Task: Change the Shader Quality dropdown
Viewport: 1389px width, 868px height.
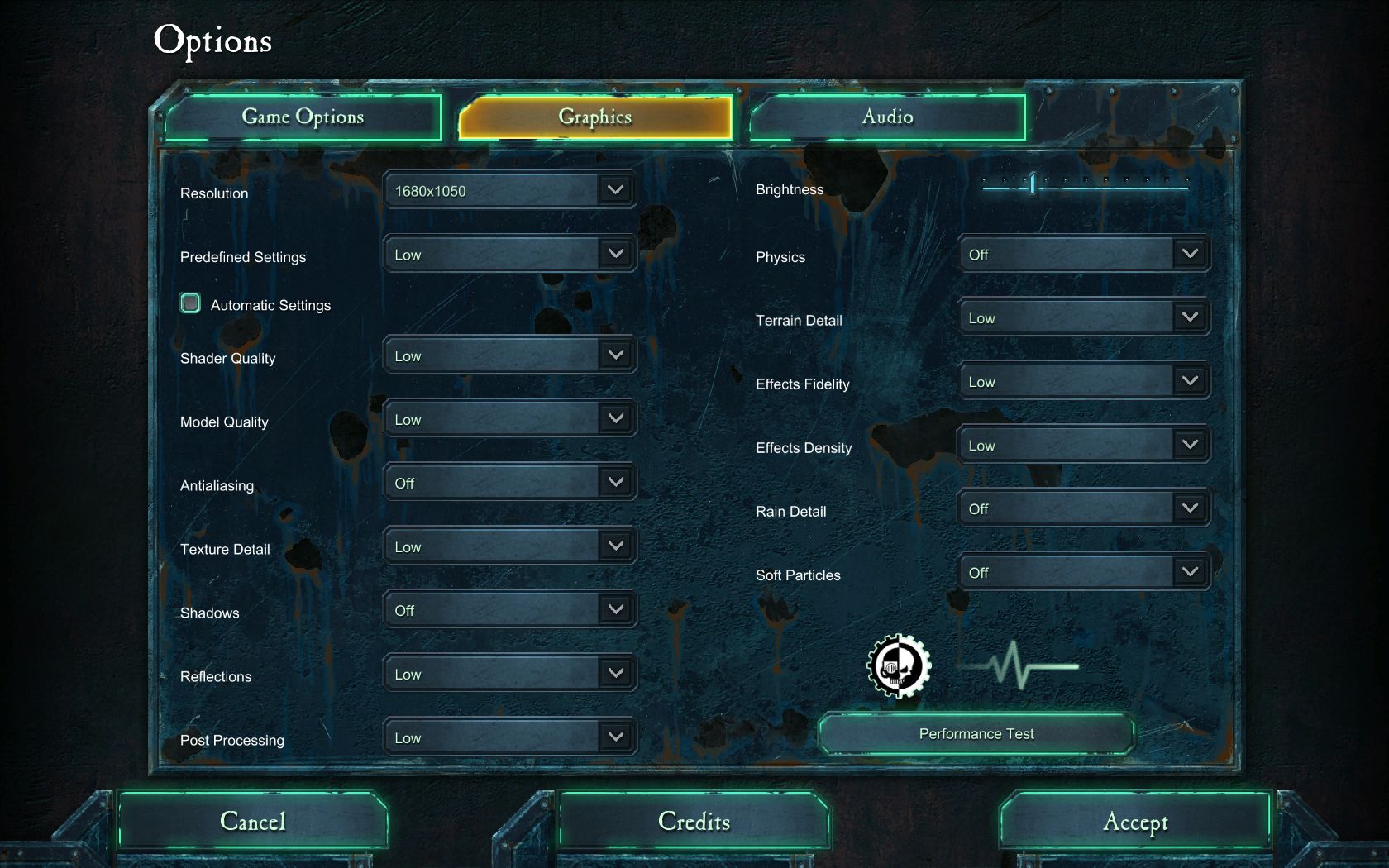Action: [x=509, y=355]
